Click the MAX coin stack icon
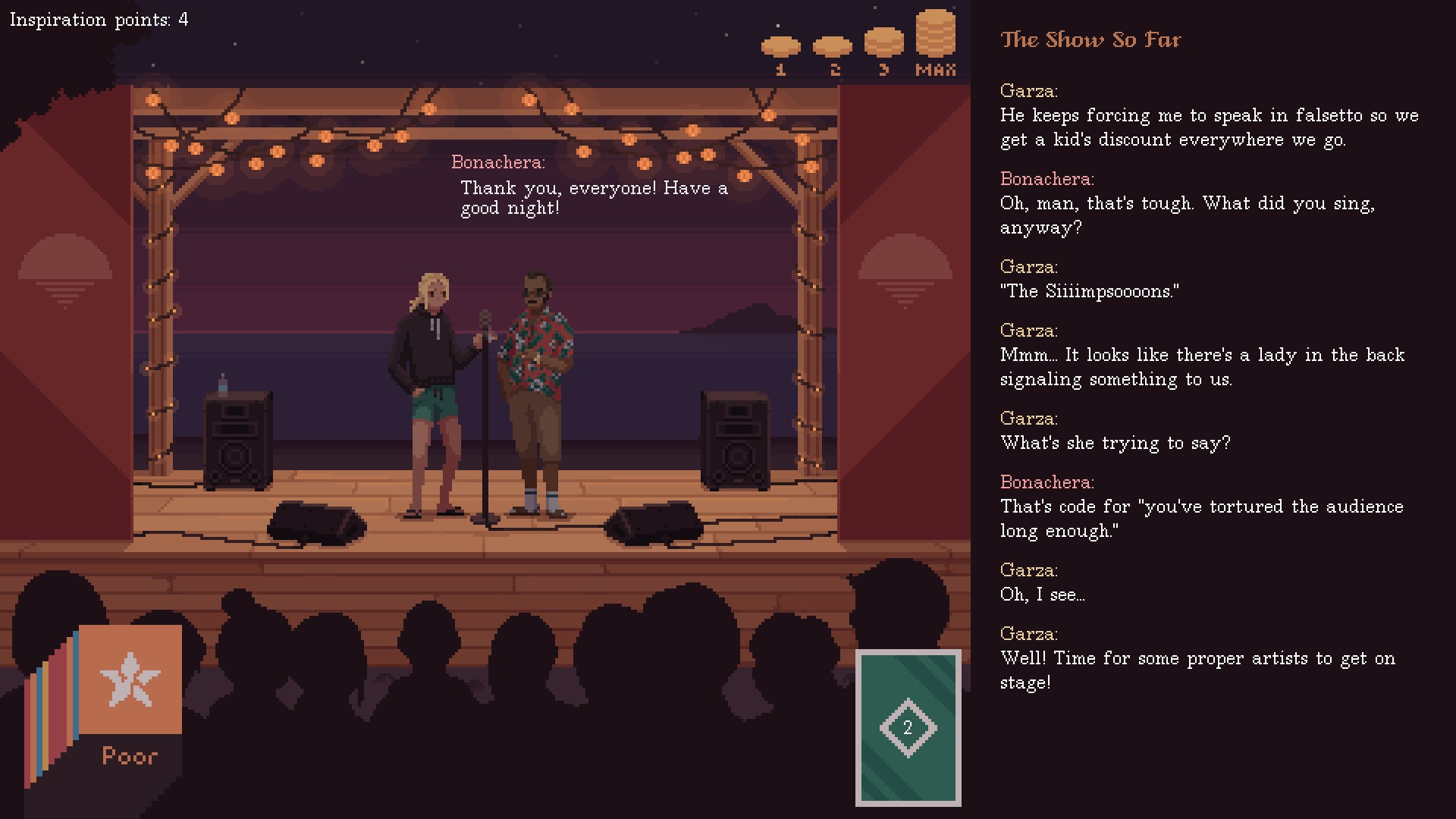Viewport: 1456px width, 819px height. tap(936, 34)
